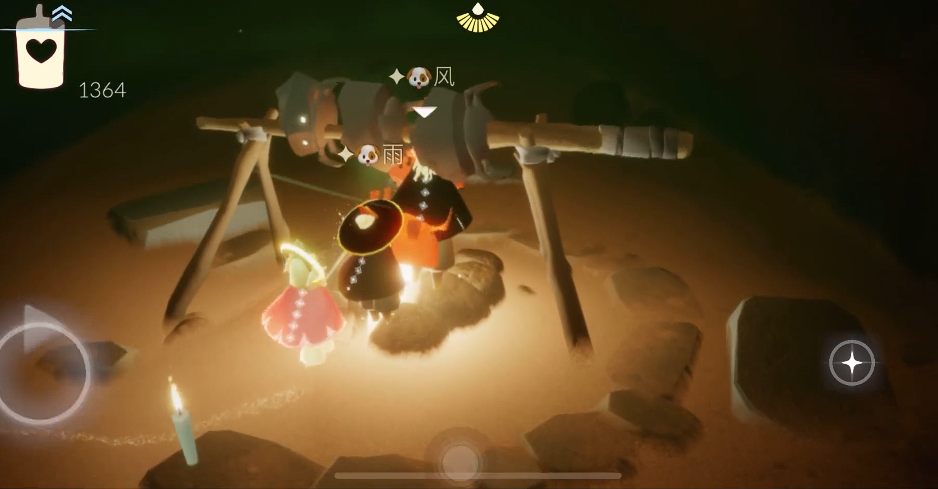Tap the faded round button at bottom center
Screen dimensions: 938x489
click(460, 460)
